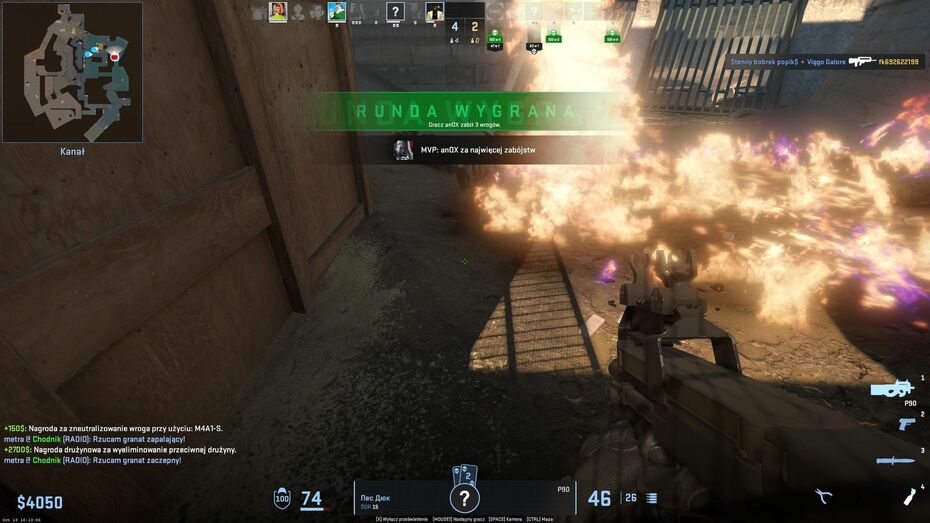Select the question mark avatar in top bar
930x523 pixels.
coord(395,12)
